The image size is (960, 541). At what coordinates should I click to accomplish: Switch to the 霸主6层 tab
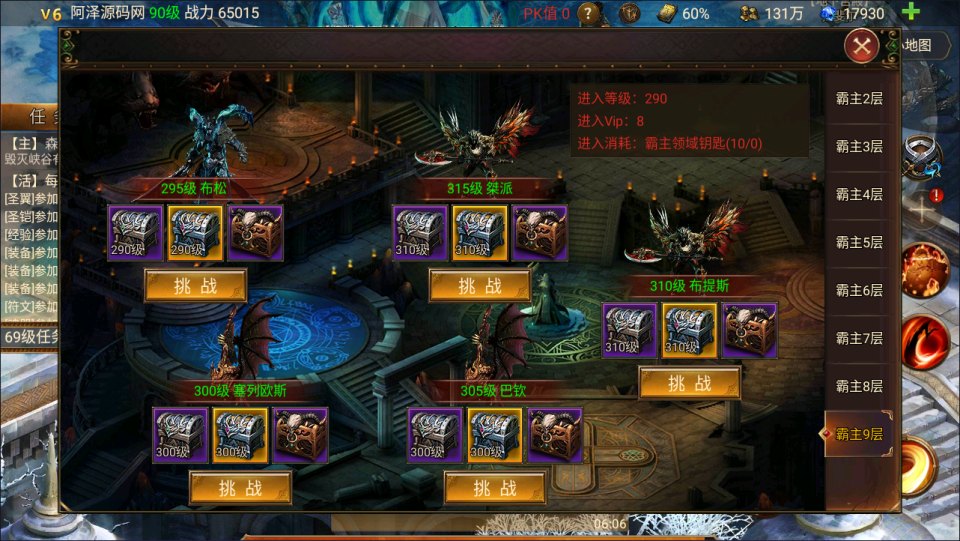(859, 290)
